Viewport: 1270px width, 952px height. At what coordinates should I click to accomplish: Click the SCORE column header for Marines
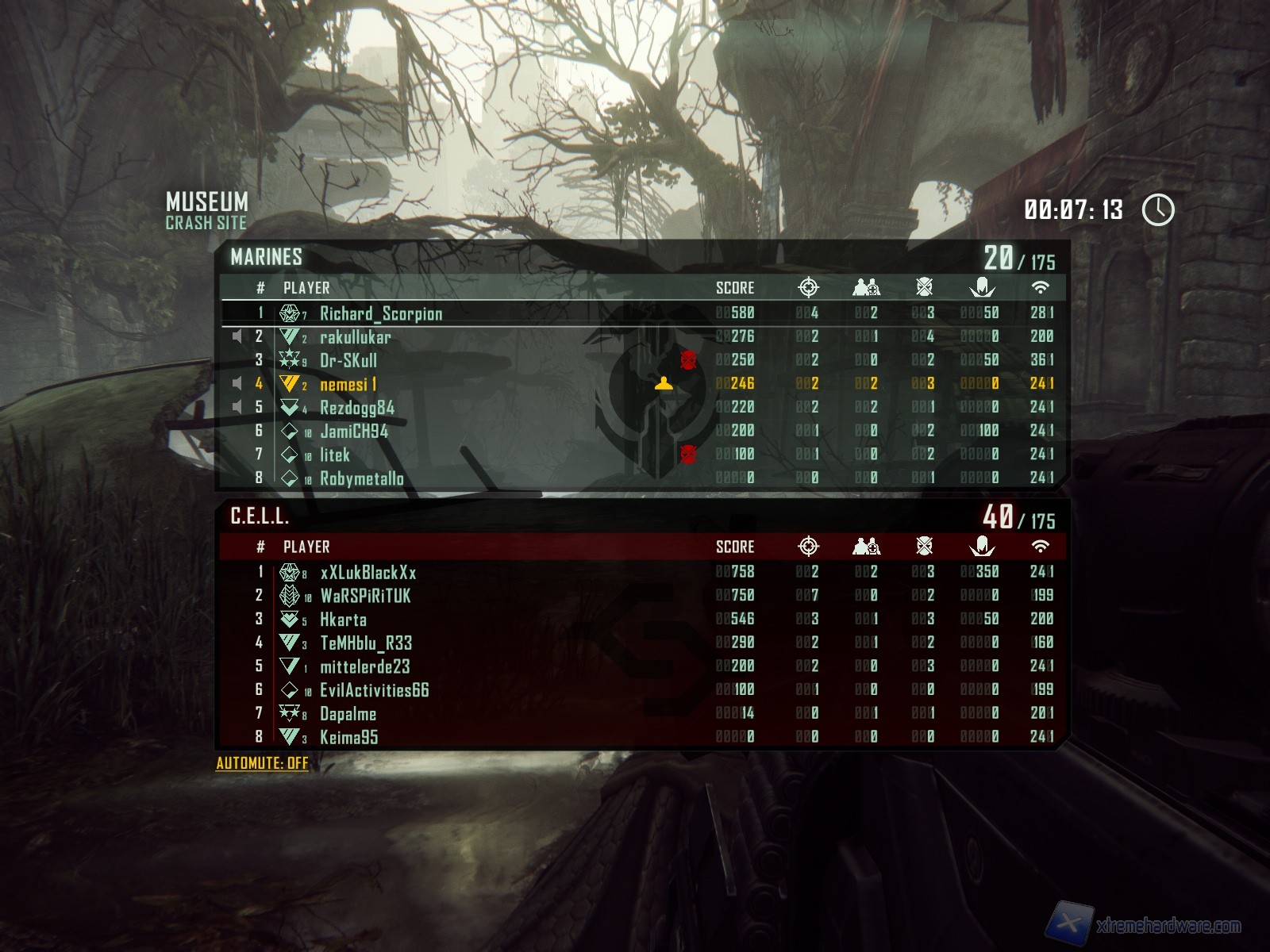(735, 288)
